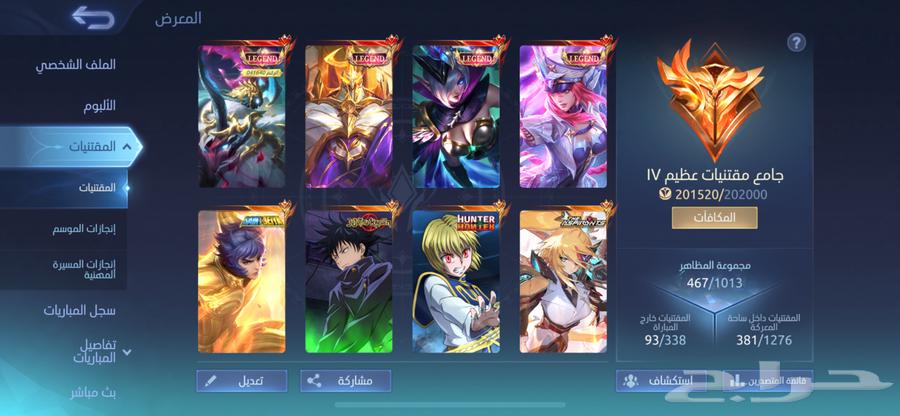Open سجل المباريات match history
The image size is (900, 416).
pyautogui.click(x=79, y=310)
